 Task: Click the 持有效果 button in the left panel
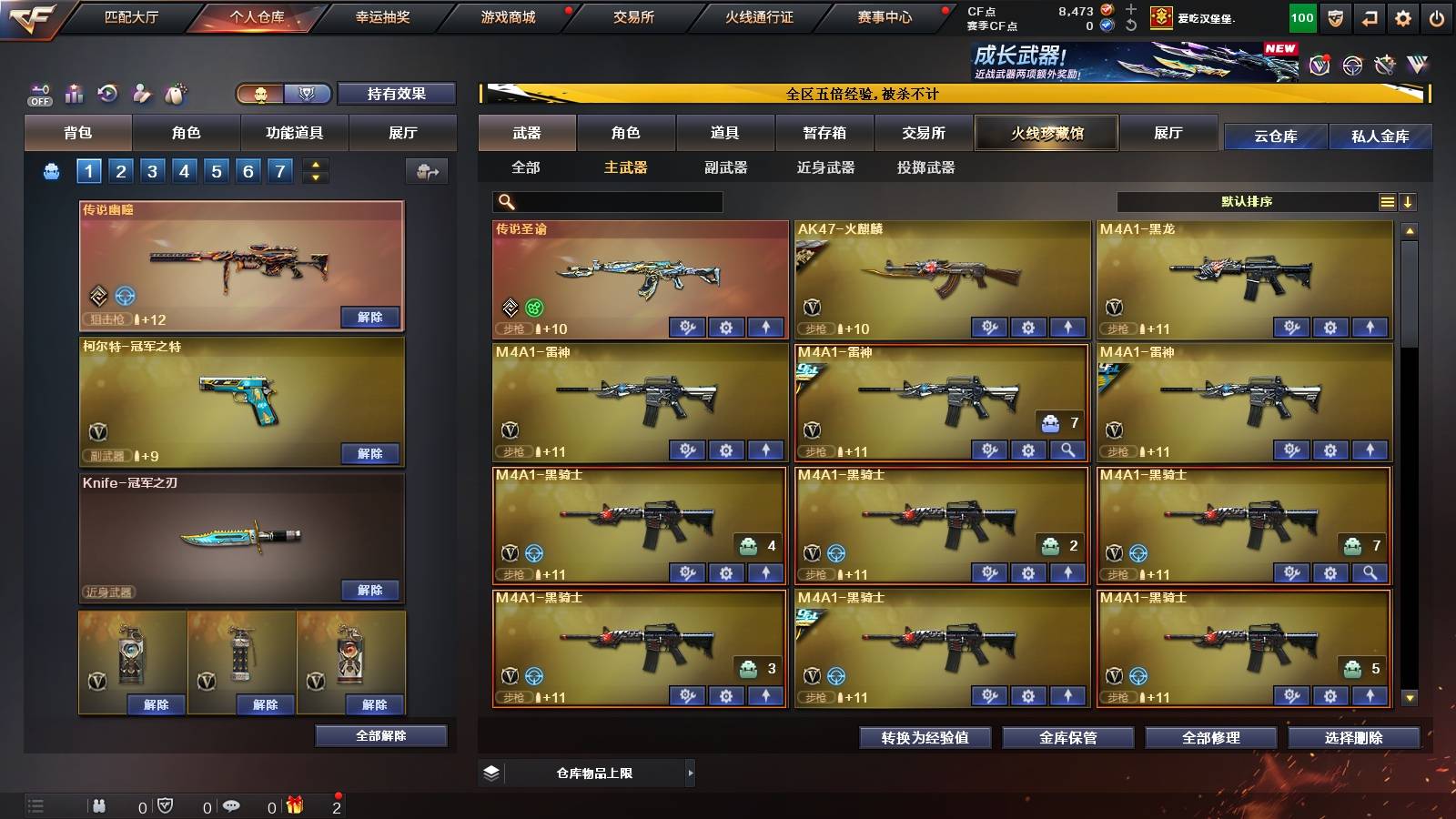point(397,93)
